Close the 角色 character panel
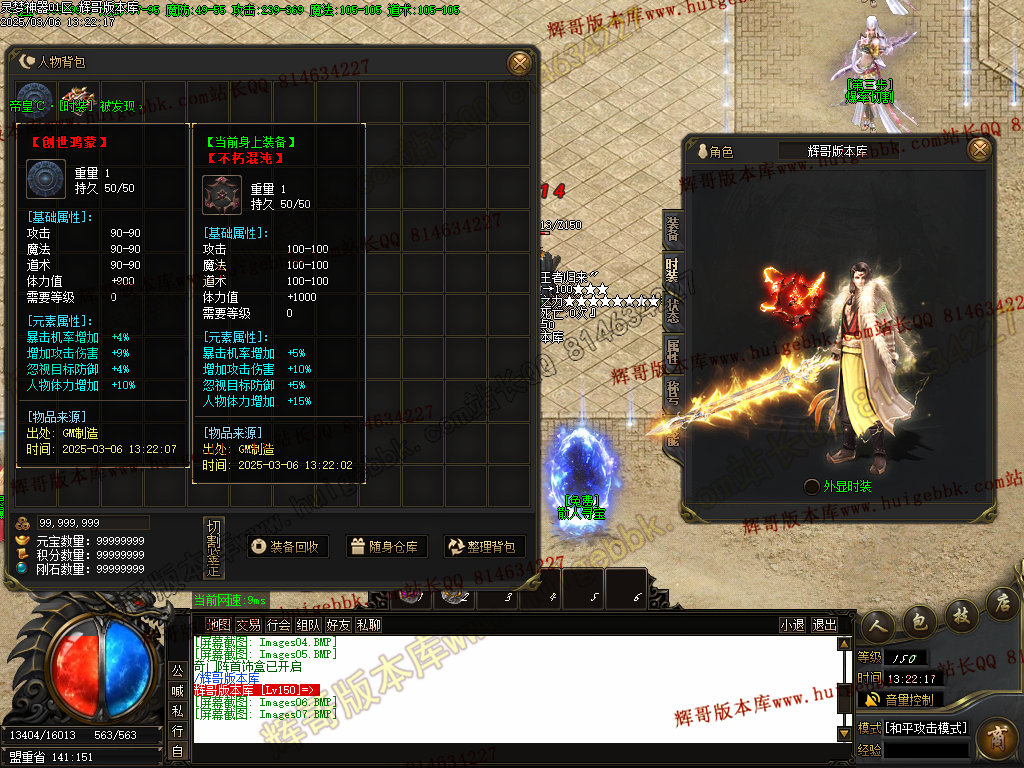The image size is (1024, 768). (x=980, y=150)
